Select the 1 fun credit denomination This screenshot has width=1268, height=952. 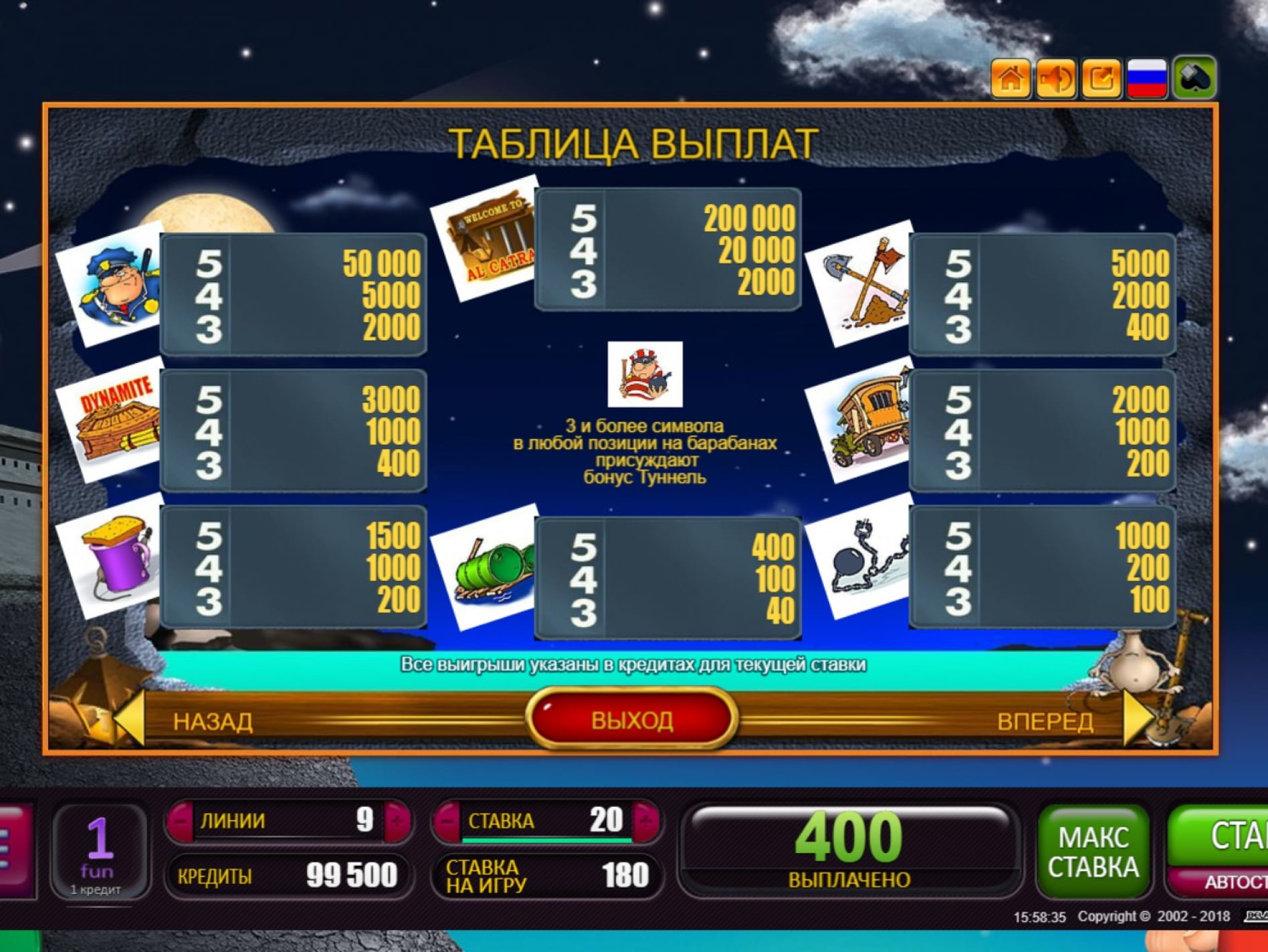pyautogui.click(x=99, y=850)
